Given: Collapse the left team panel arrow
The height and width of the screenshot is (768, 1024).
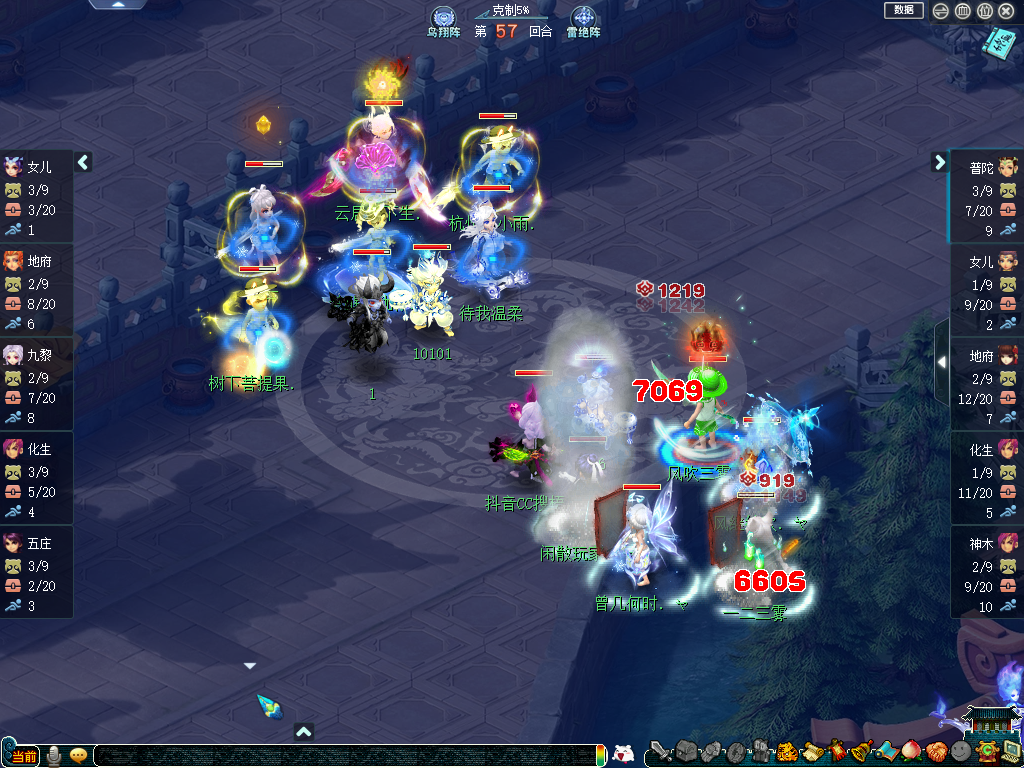Looking at the screenshot, I should click(84, 162).
